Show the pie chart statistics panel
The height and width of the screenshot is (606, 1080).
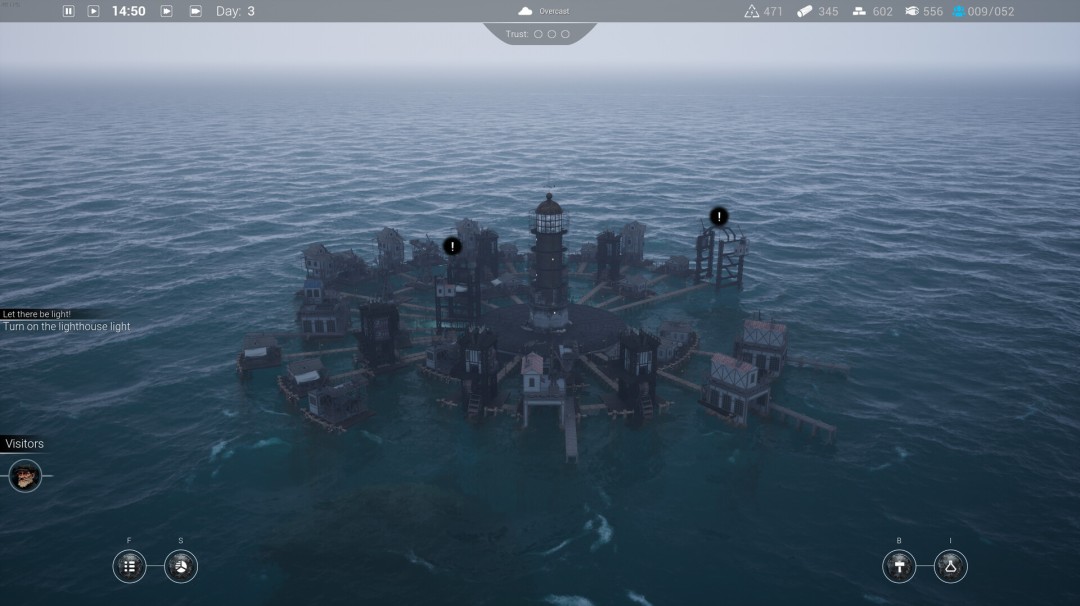coord(181,566)
